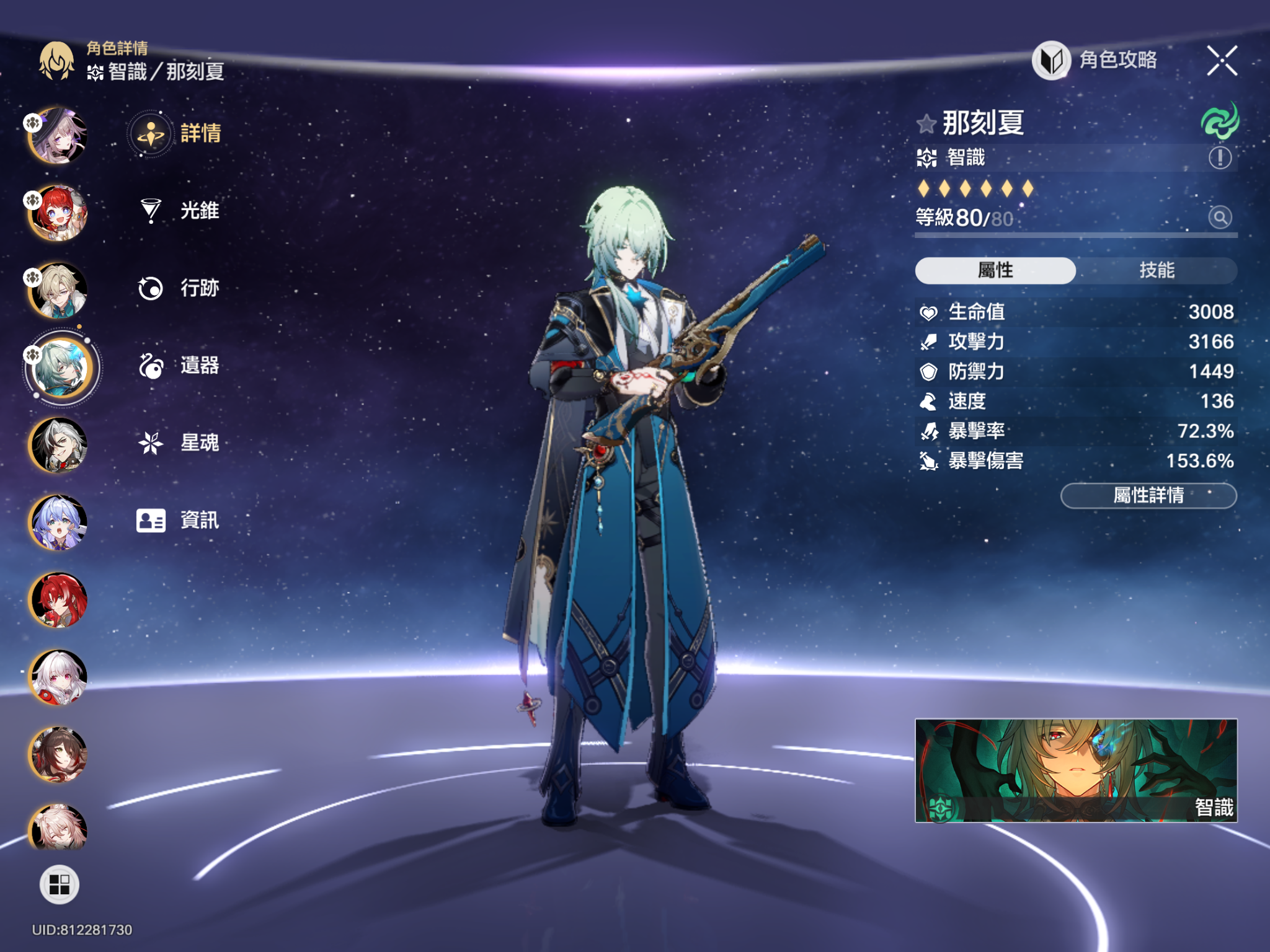This screenshot has height=952, width=1270.
Task: Select the blue-haired character portrait
Action: click(58, 522)
